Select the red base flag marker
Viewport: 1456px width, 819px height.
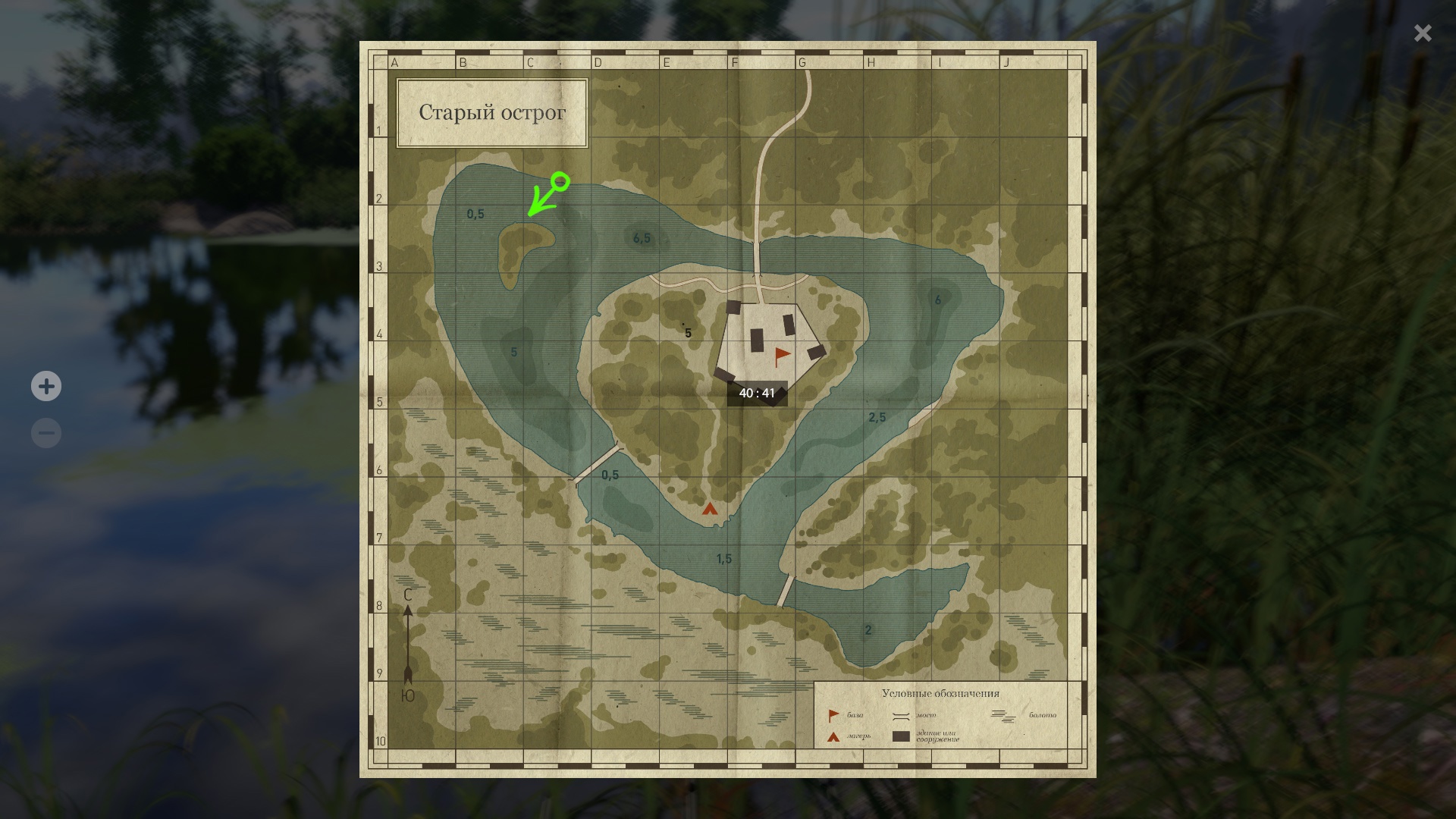[781, 356]
